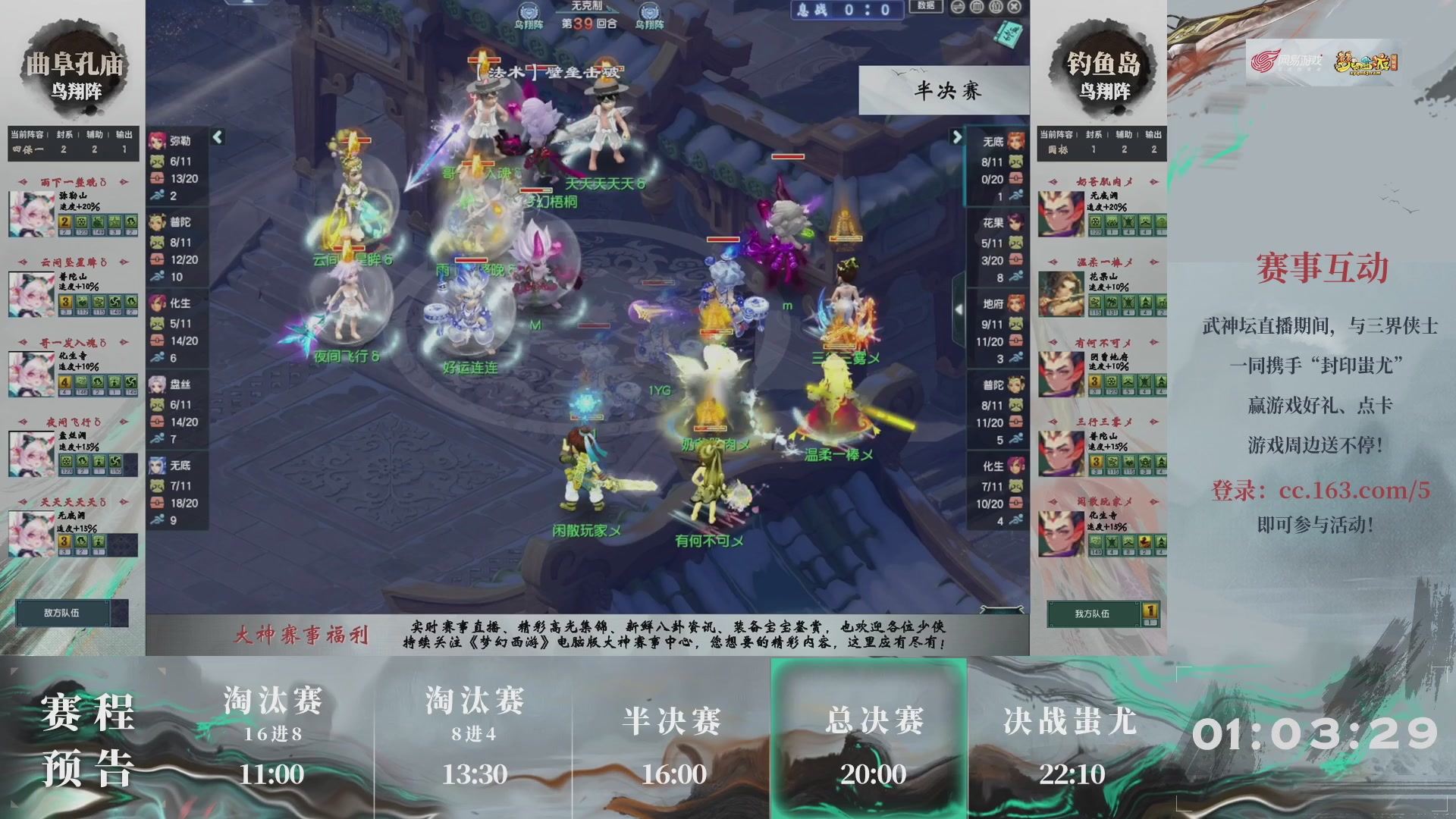
Task: Click the circular swap-arrows icon in battle toolbar
Action: (x=958, y=7)
